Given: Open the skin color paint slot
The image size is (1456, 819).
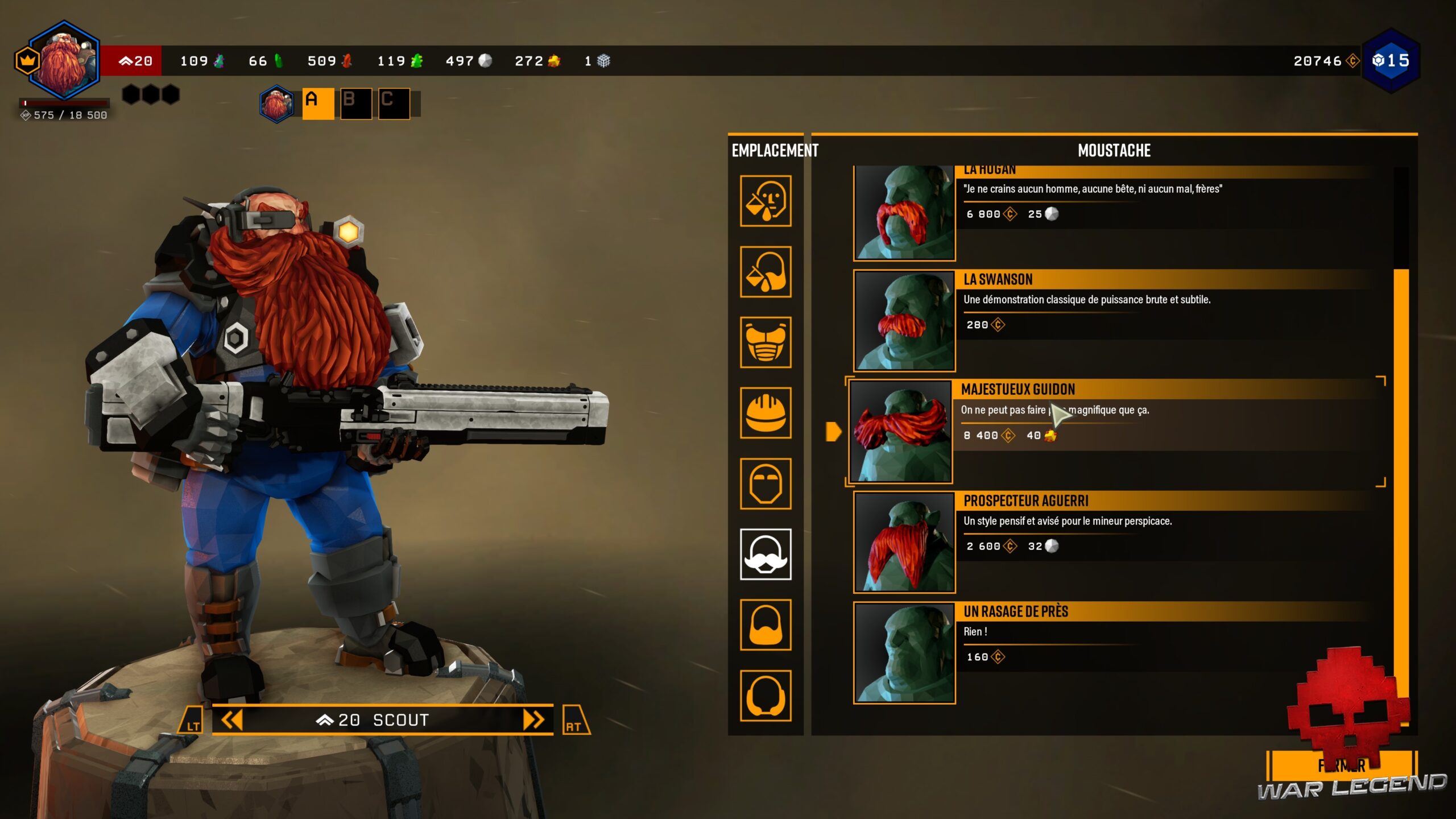Looking at the screenshot, I should tap(766, 201).
